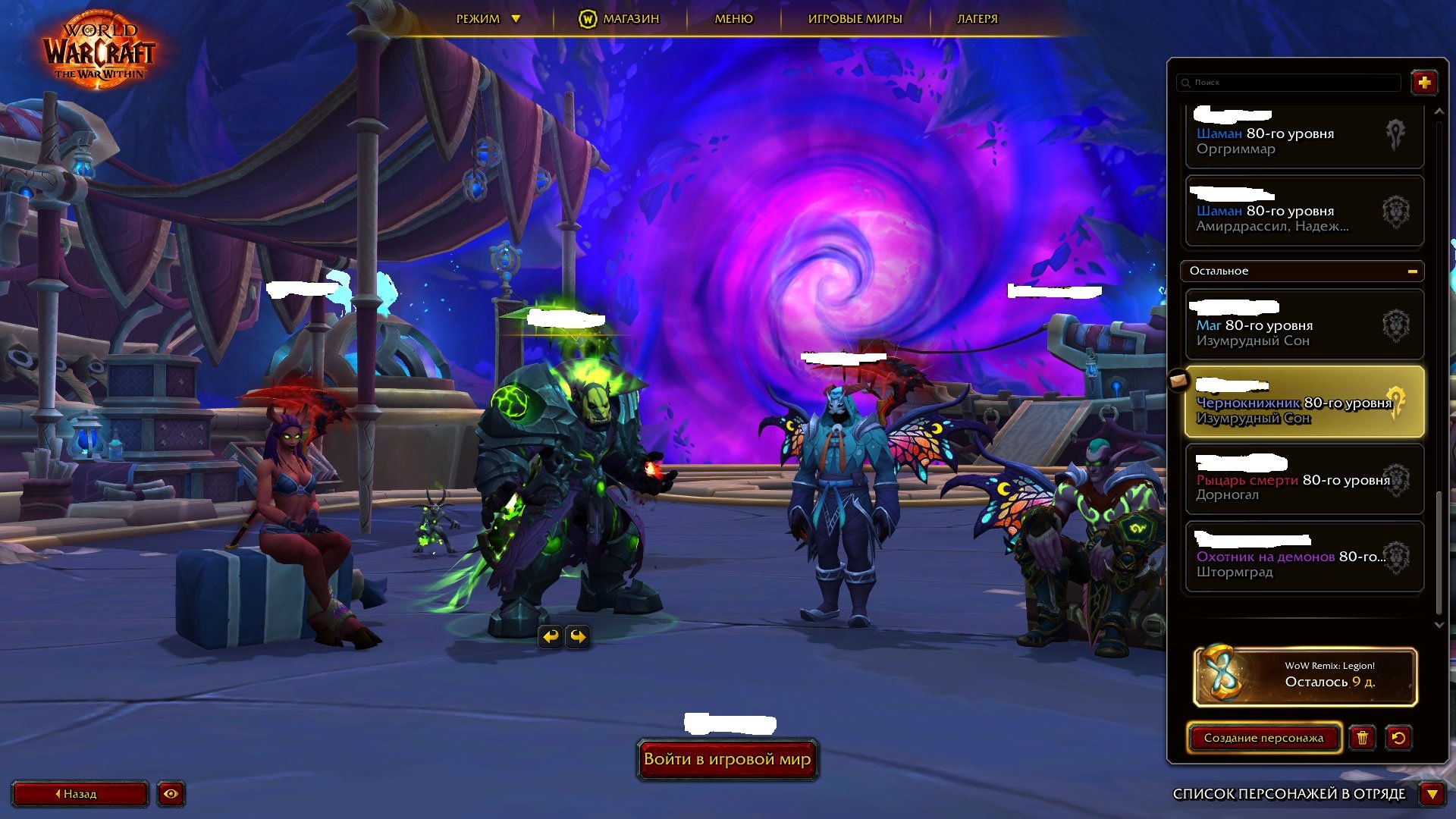Select the level 80 Маг character
The image size is (1456, 819).
[x=1303, y=326]
